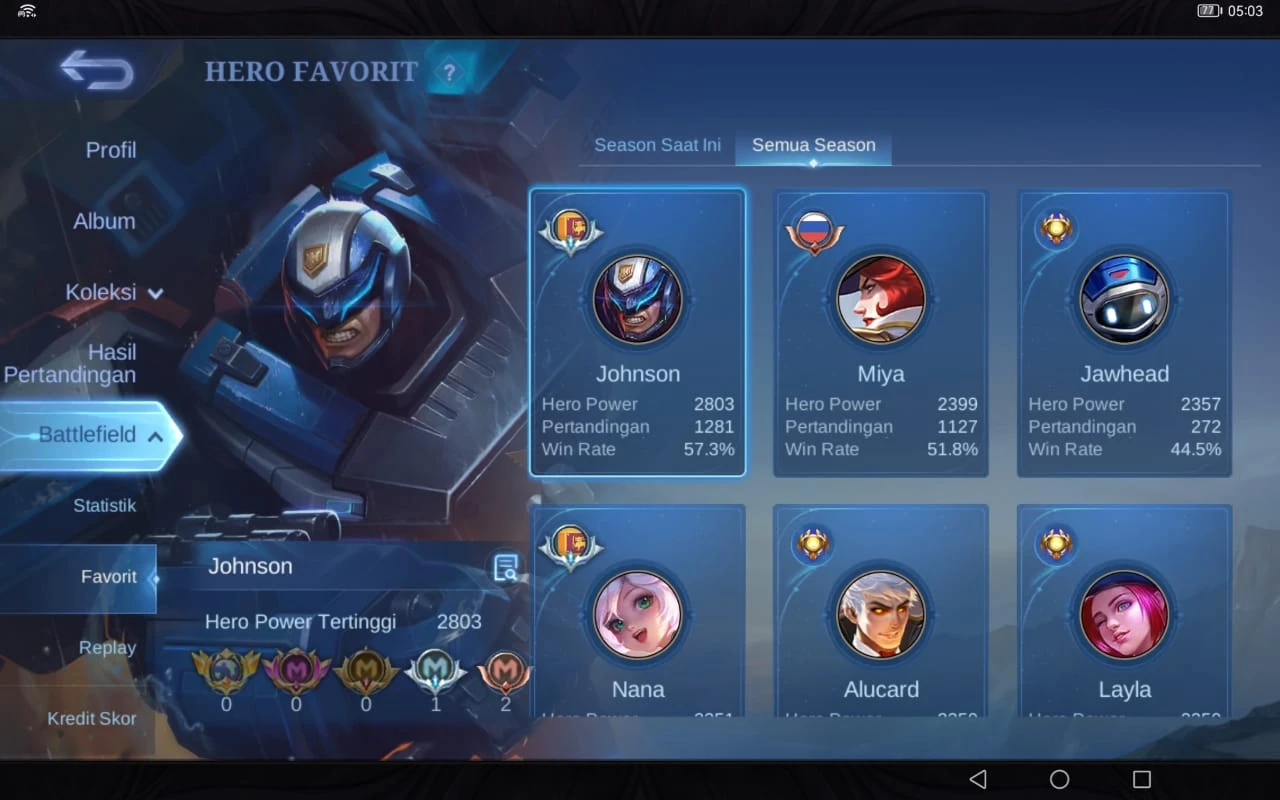View the Kredit Skor page
Viewport: 1280px width, 800px height.
92,718
